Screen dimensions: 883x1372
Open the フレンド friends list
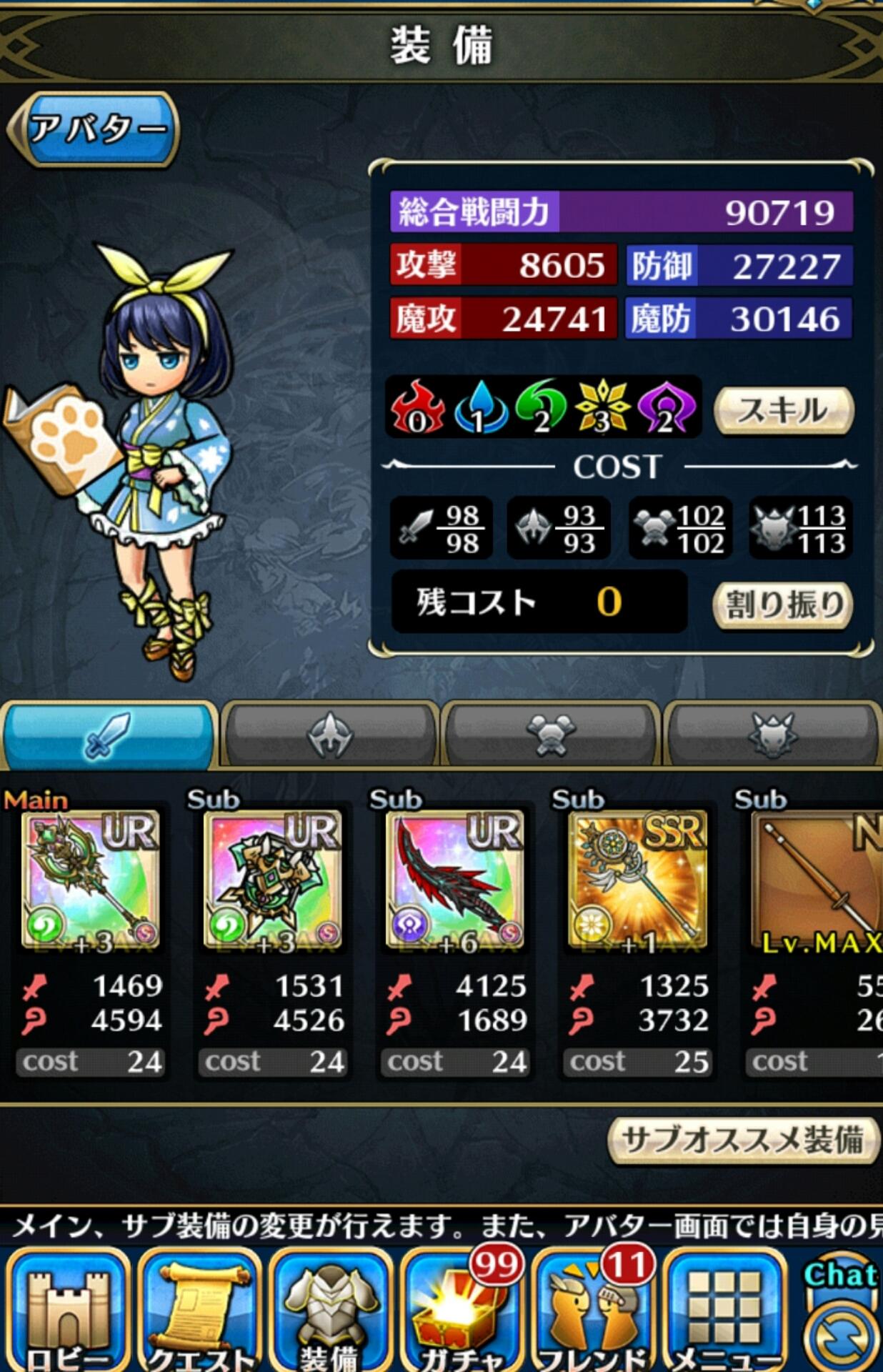(593, 1311)
